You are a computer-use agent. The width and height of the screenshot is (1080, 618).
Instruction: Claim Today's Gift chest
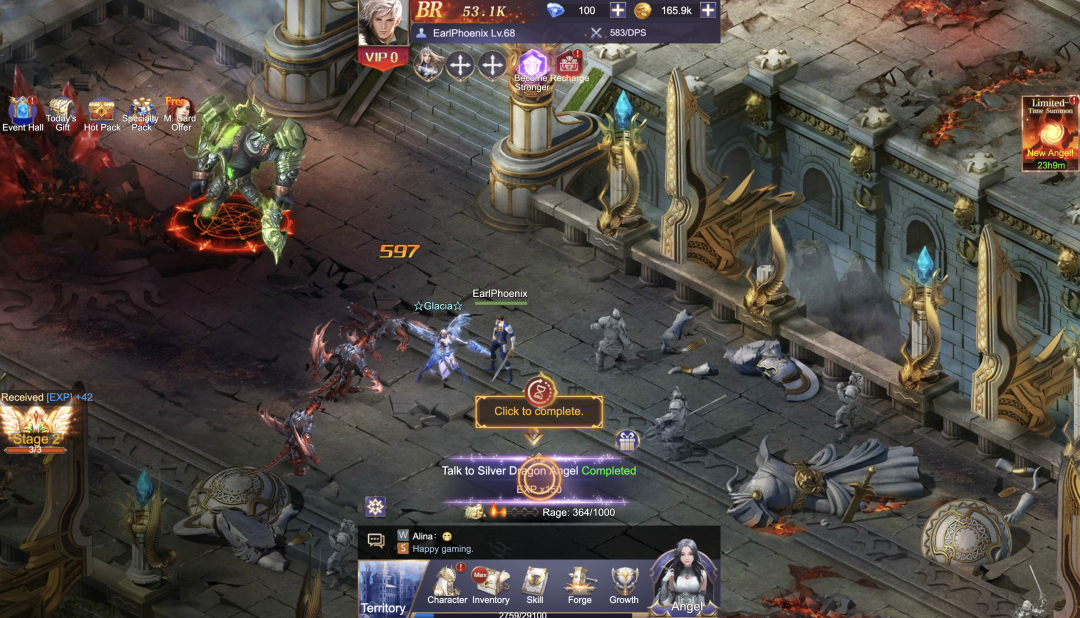click(x=61, y=112)
